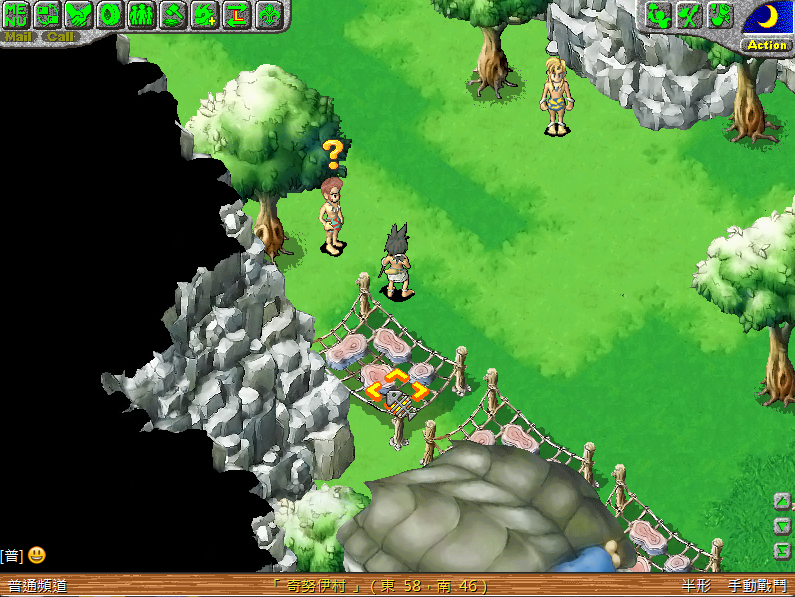Open the MENU button

tap(17, 15)
